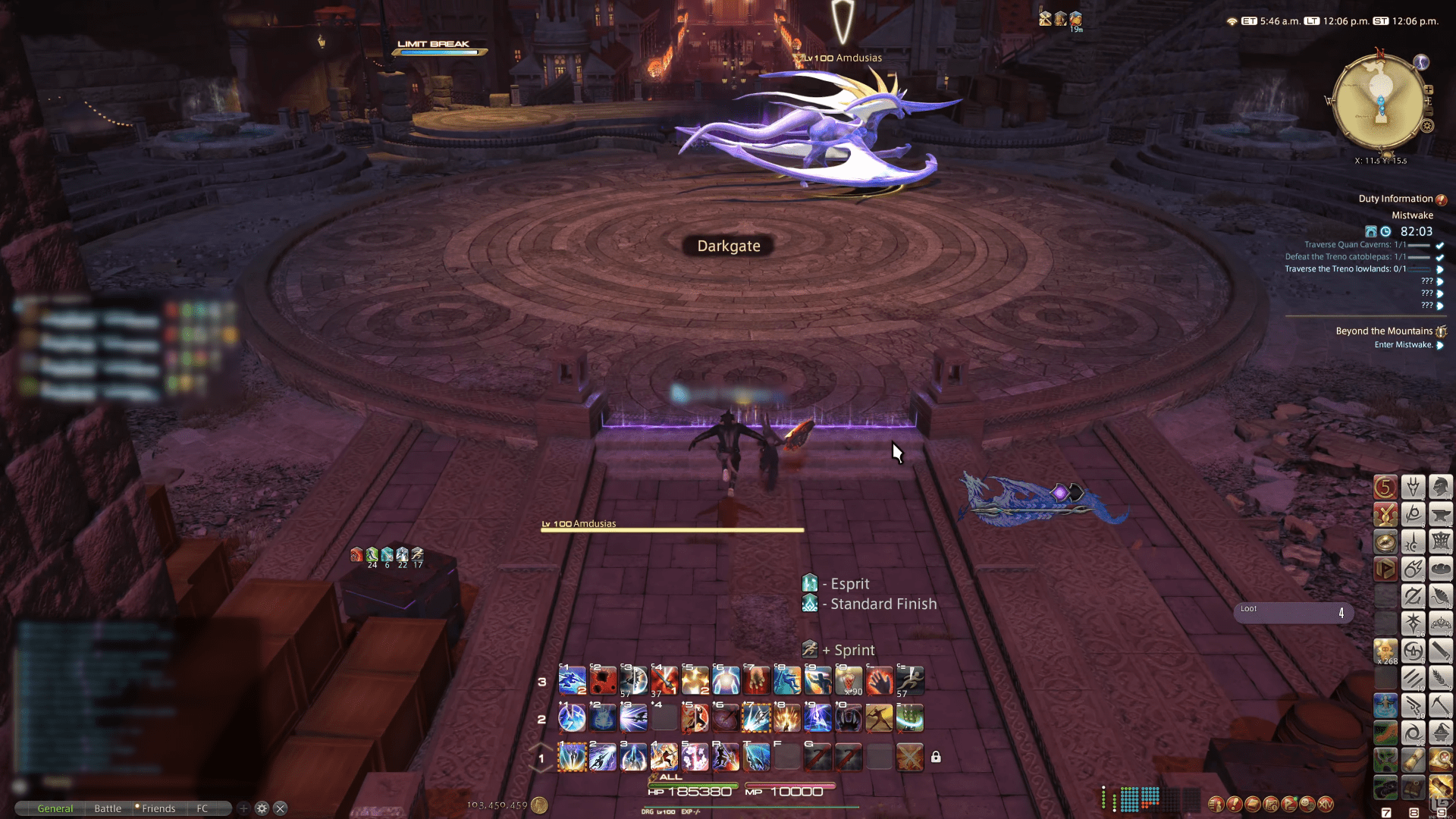Use the potion item with x90 count

pyautogui.click(x=849, y=680)
